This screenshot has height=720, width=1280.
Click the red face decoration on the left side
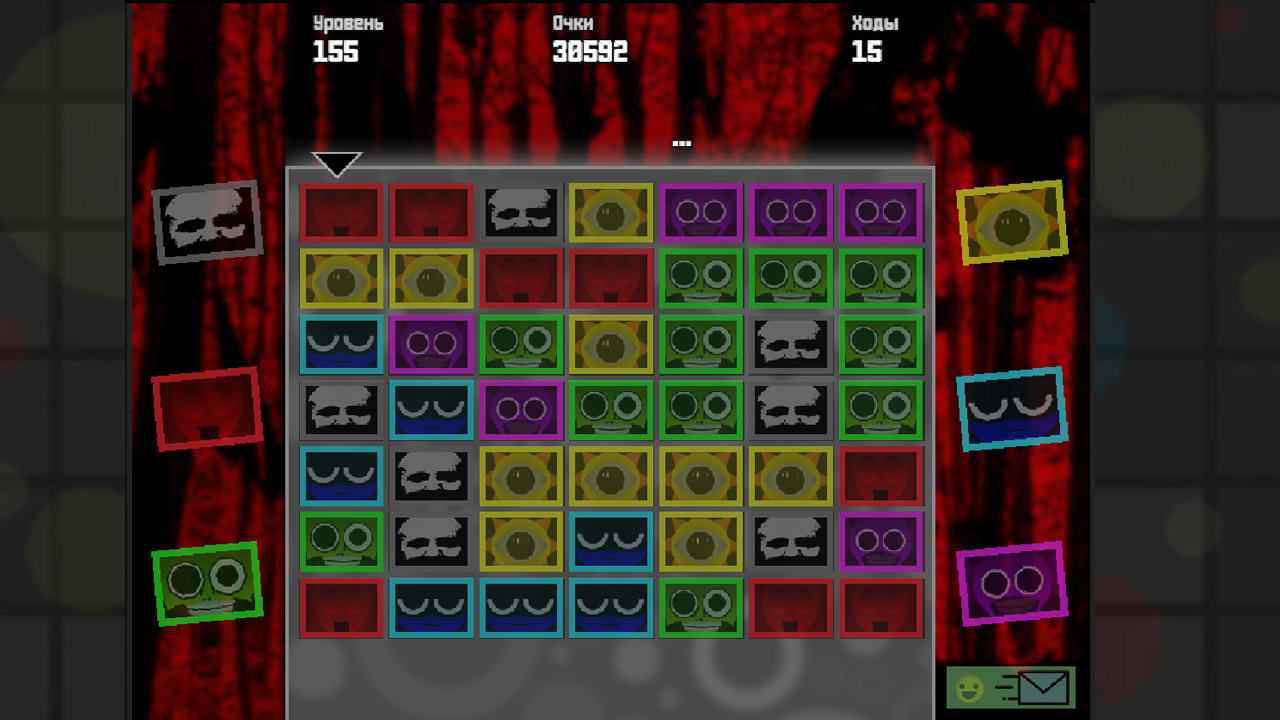(x=208, y=407)
